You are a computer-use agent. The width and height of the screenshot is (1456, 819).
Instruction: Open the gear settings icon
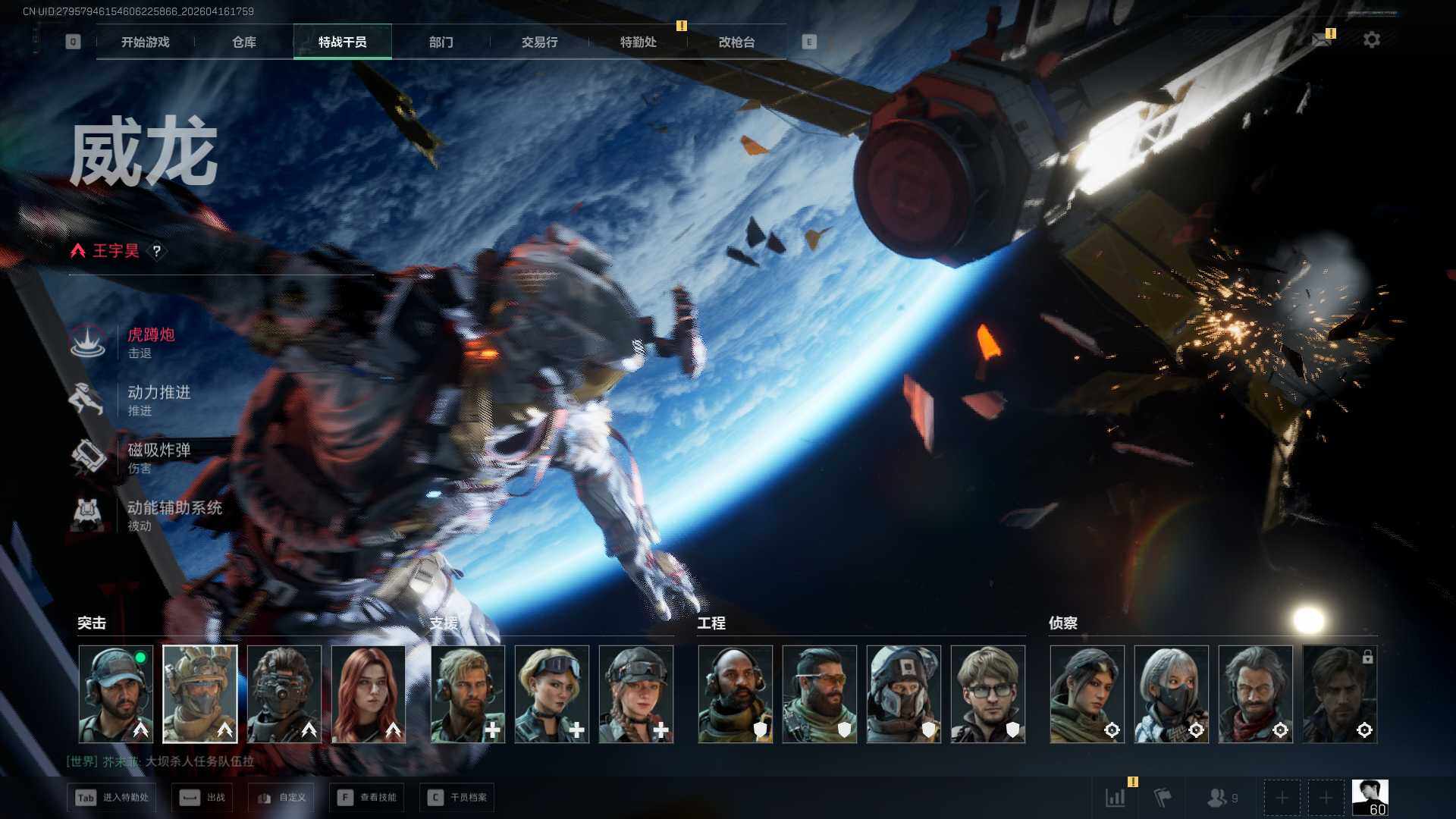(x=1371, y=40)
